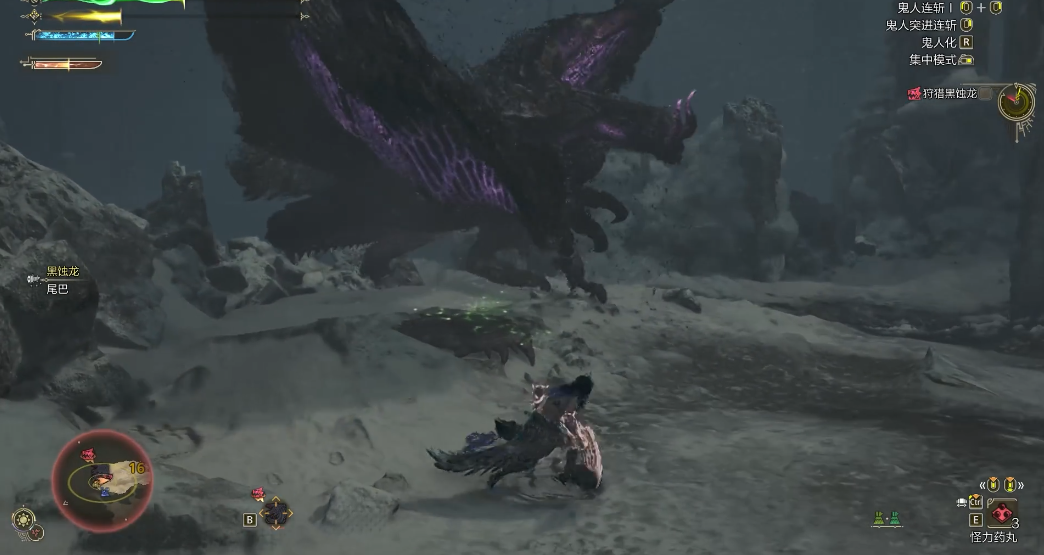Open the circular minimap

101,481
